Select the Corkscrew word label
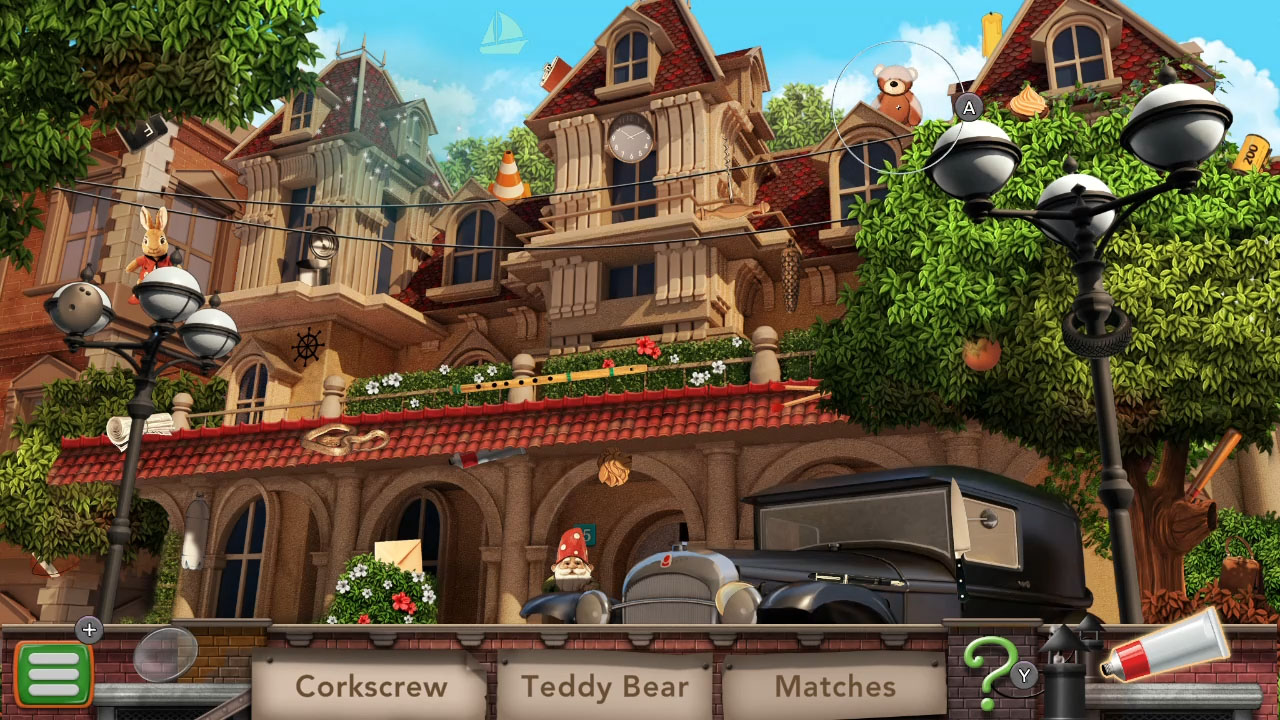The width and height of the screenshot is (1280, 720). click(x=371, y=687)
